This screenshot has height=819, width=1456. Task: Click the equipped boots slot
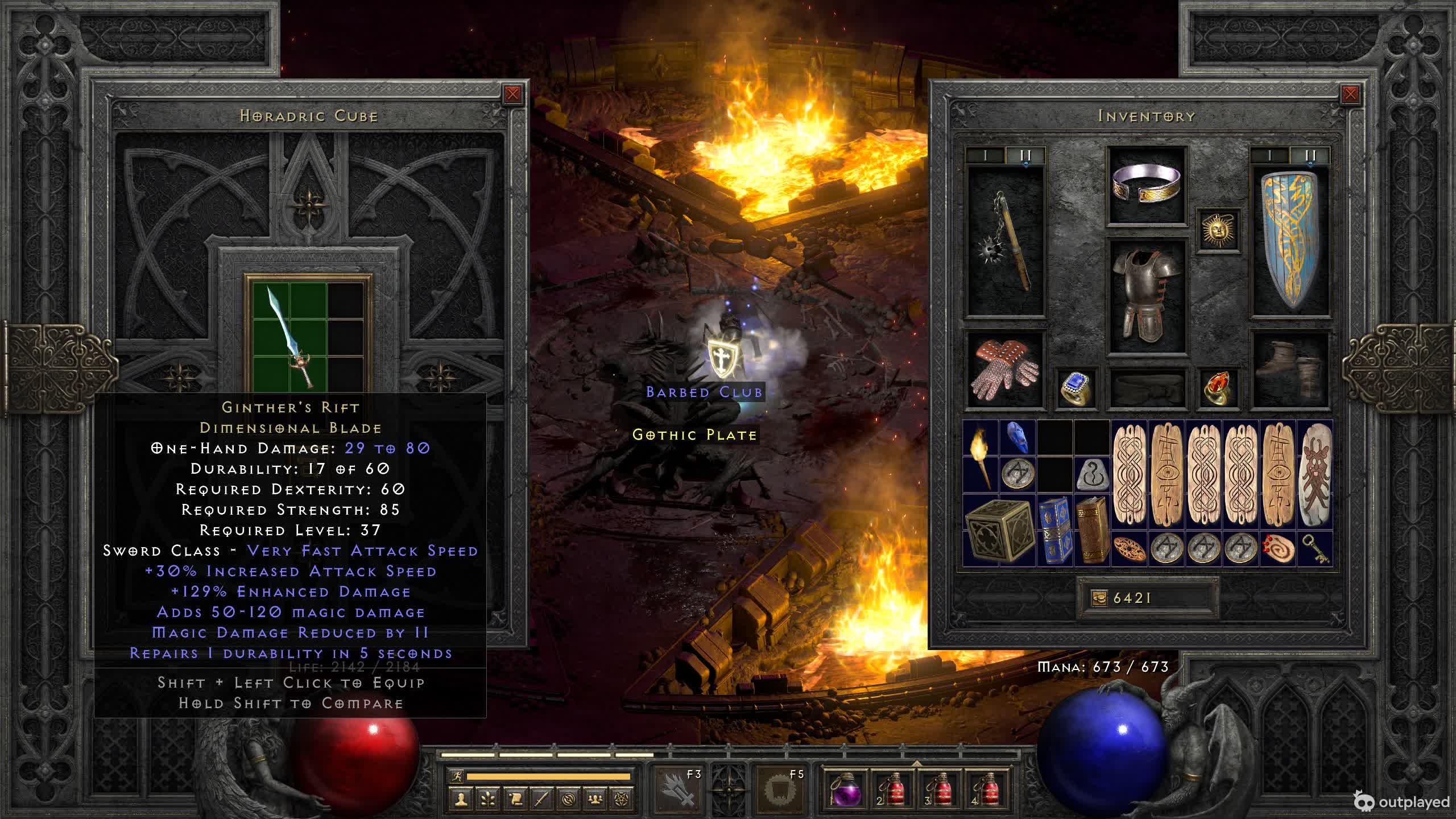tap(1290, 370)
